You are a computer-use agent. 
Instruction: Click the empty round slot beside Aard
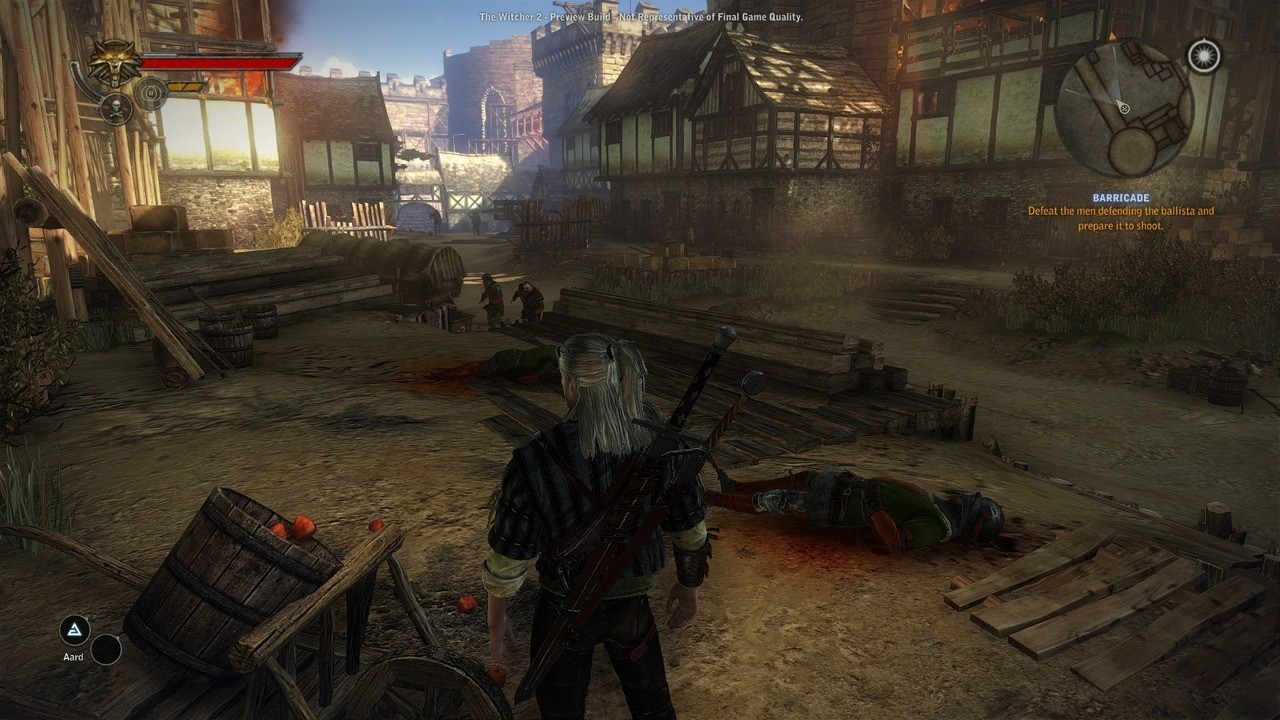pyautogui.click(x=106, y=650)
